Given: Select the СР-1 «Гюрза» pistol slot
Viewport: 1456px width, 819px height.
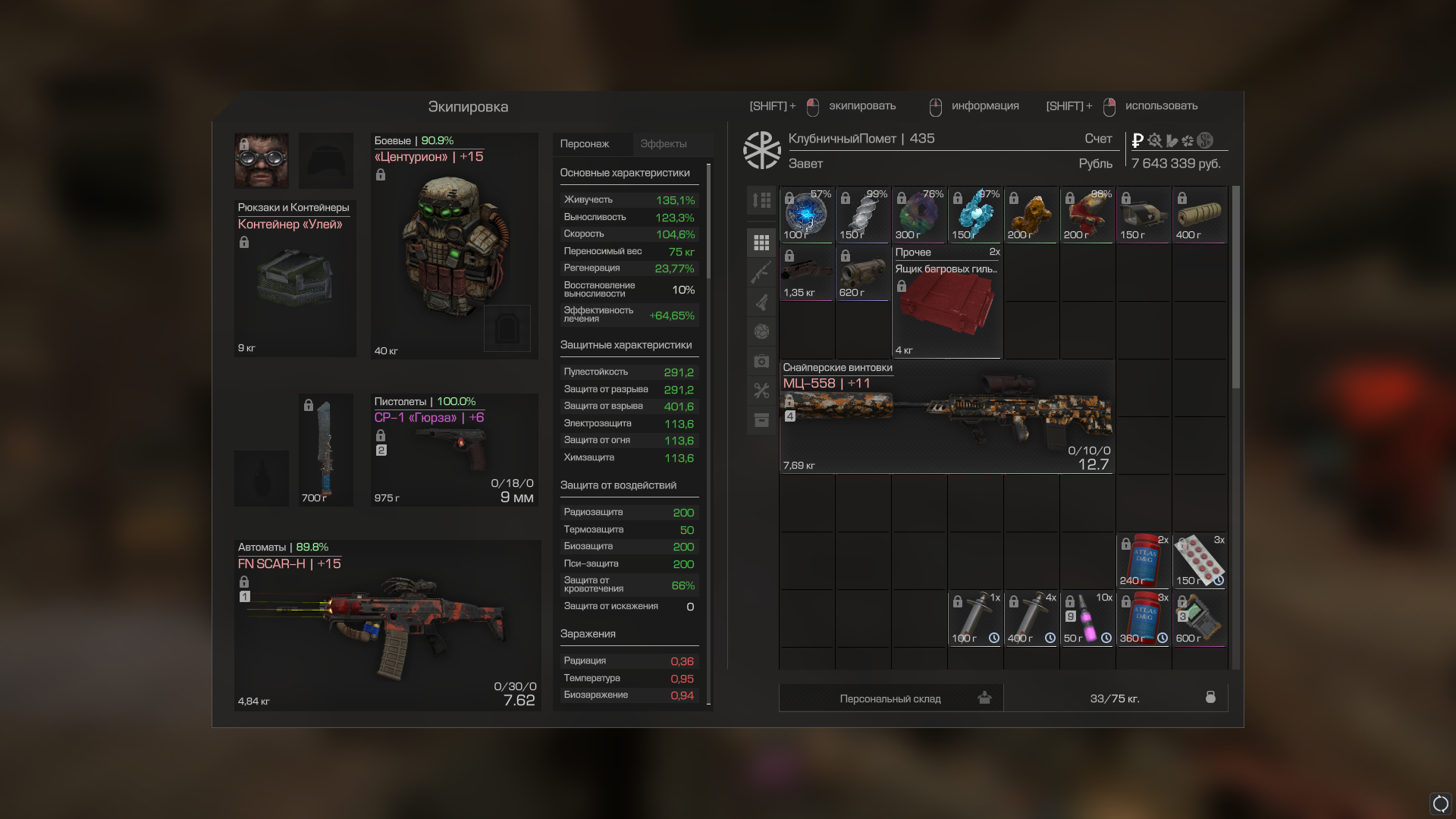Looking at the screenshot, I should tap(453, 450).
